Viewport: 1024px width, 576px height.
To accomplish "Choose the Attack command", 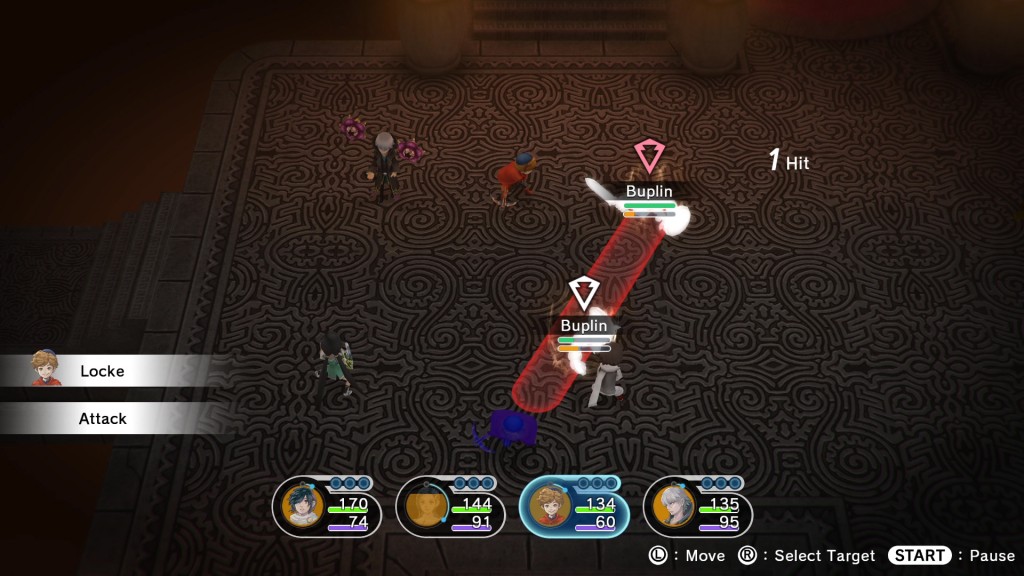I will [103, 419].
